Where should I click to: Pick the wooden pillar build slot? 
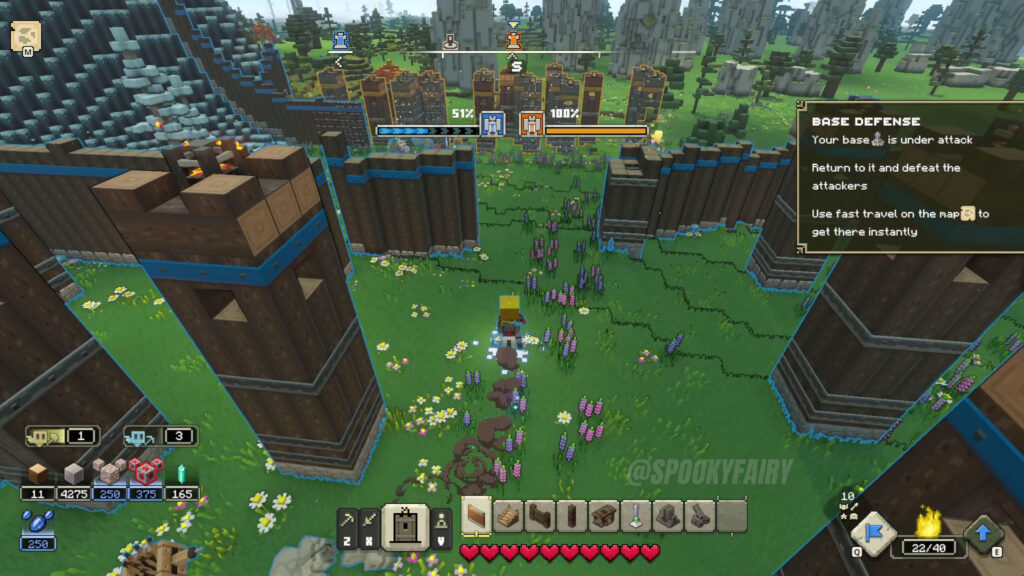(x=572, y=515)
